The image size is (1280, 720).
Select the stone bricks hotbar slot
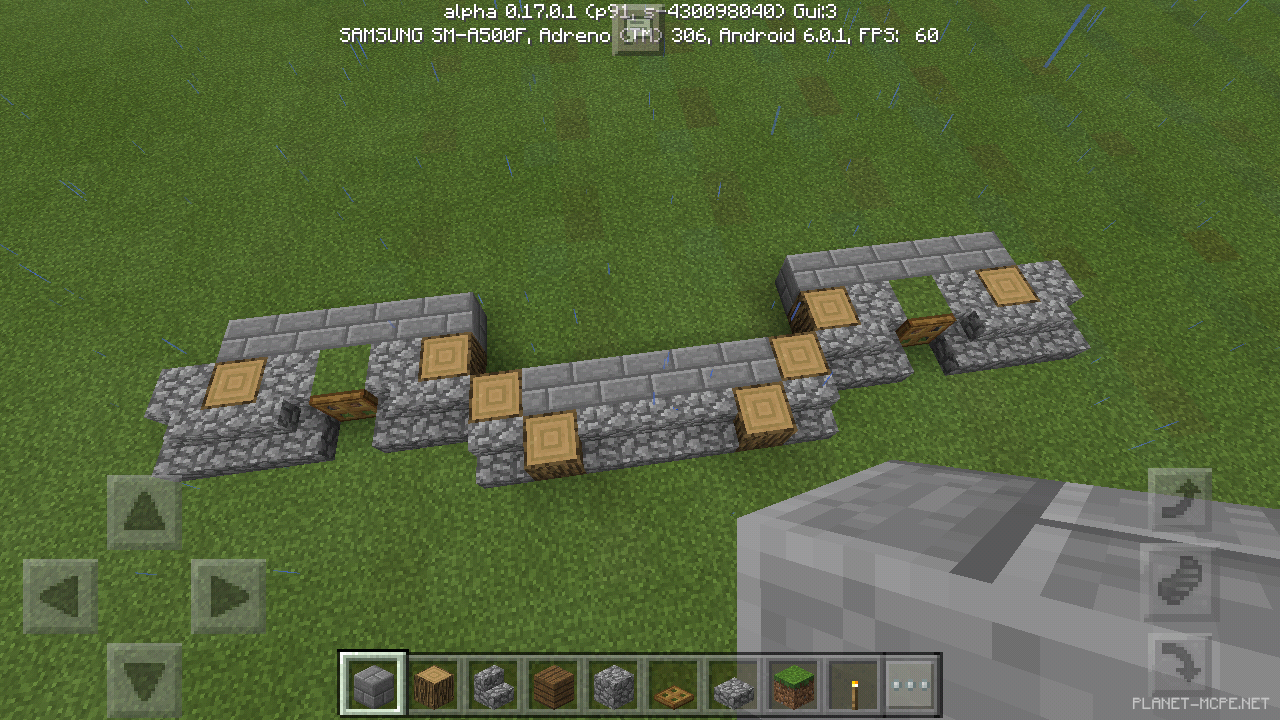point(372,683)
